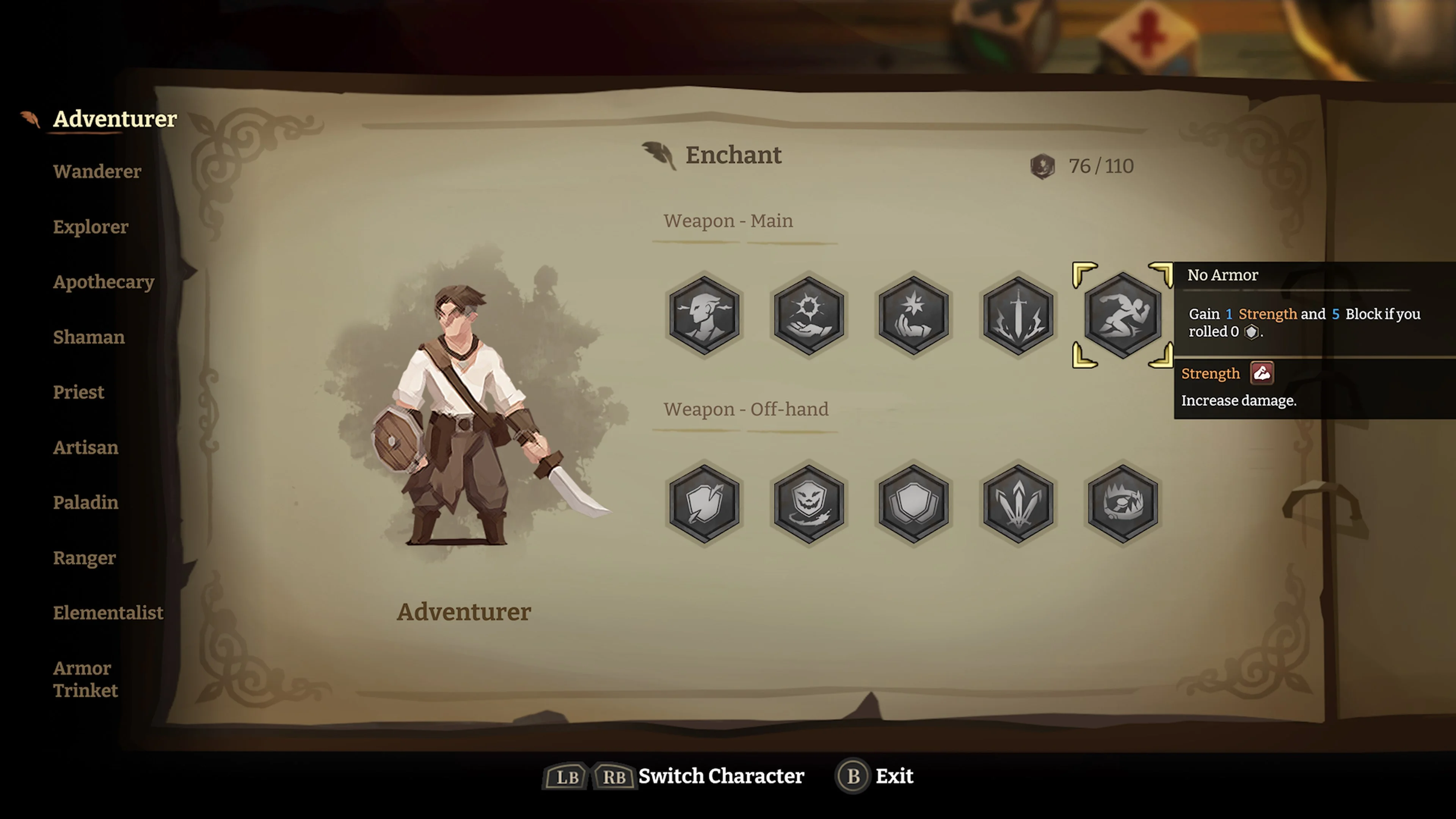The width and height of the screenshot is (1456, 819).
Task: Choose the three arrows off-hand enchant
Action: click(1018, 503)
